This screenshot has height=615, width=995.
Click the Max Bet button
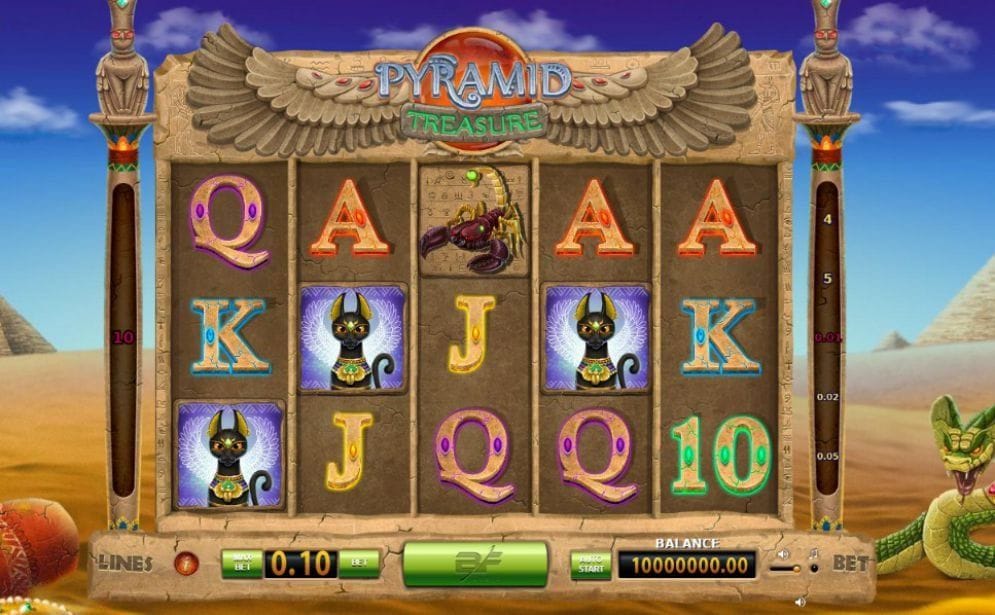coord(241,563)
